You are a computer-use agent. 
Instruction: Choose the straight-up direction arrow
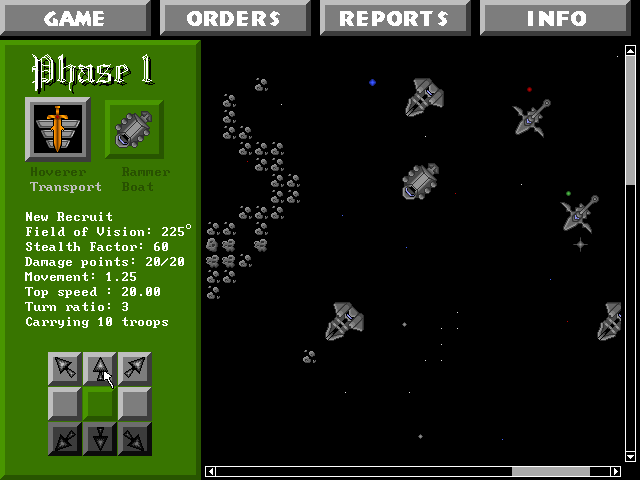pos(100,369)
